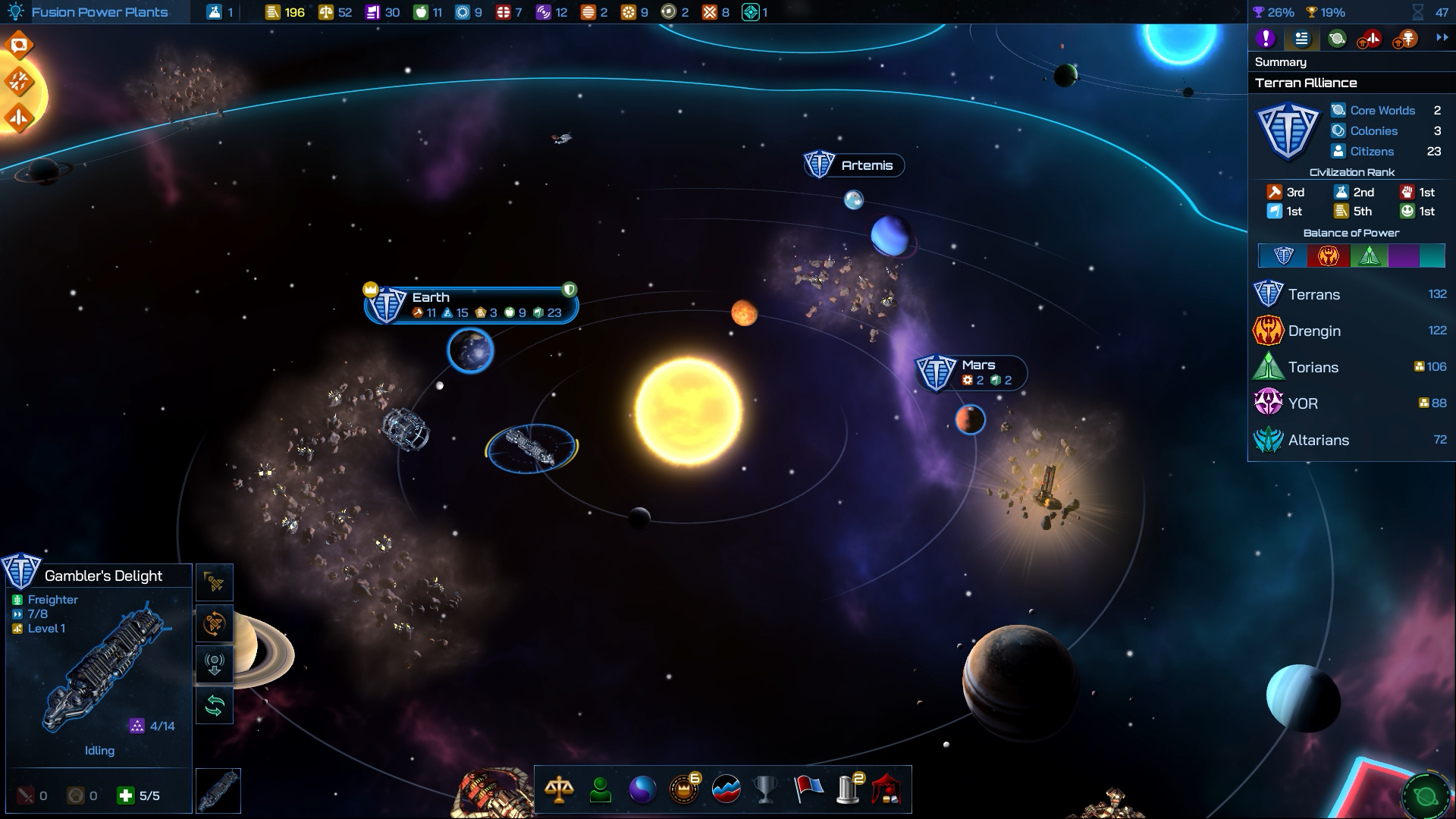Viewport: 1456px width, 819px height.
Task: Switch to the purple exclamation alerts tab
Action: point(1265,38)
